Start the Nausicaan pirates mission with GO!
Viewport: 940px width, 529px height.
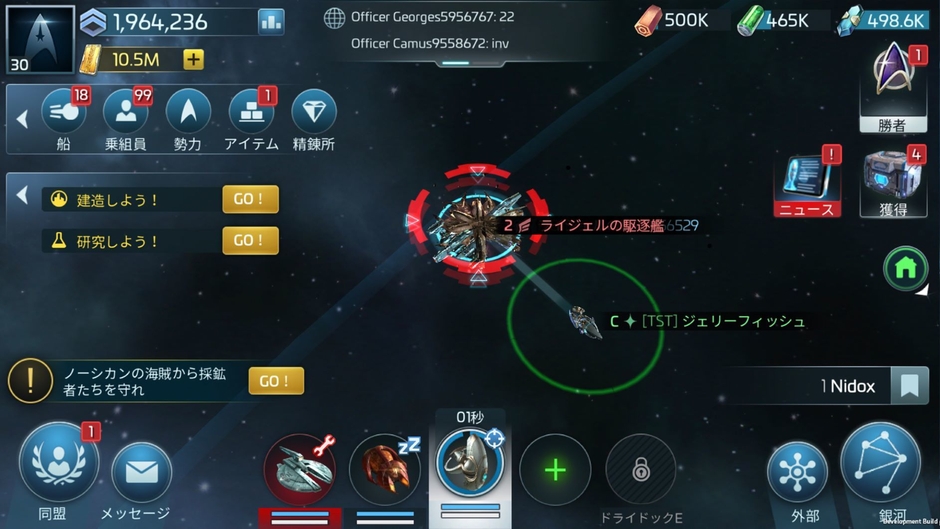(276, 381)
